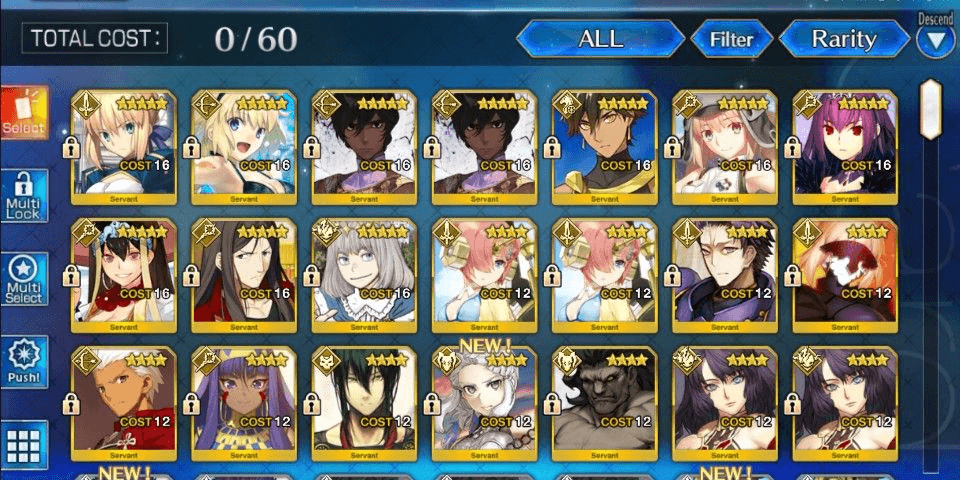960x480 pixels.
Task: Activate Multi Lock mode
Action: click(24, 197)
